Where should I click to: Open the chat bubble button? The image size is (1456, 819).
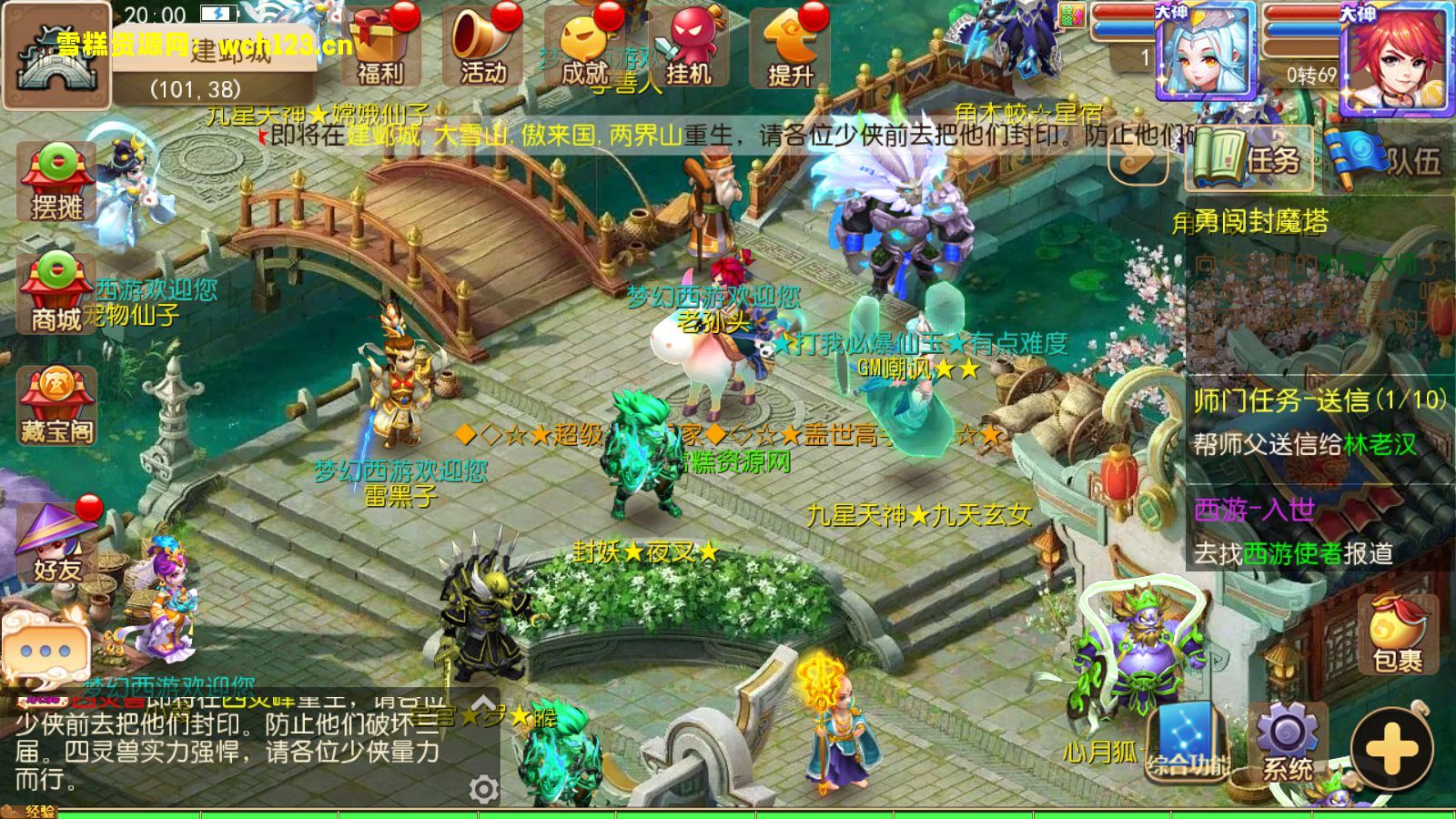(x=45, y=650)
